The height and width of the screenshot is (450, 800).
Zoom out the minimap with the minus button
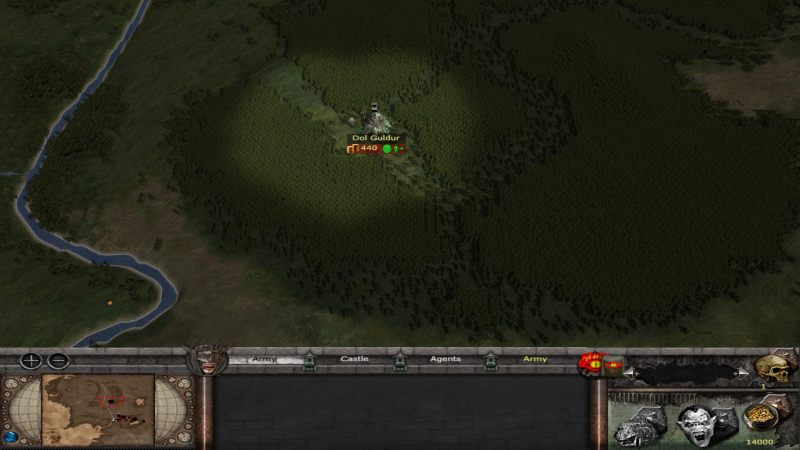coord(59,361)
